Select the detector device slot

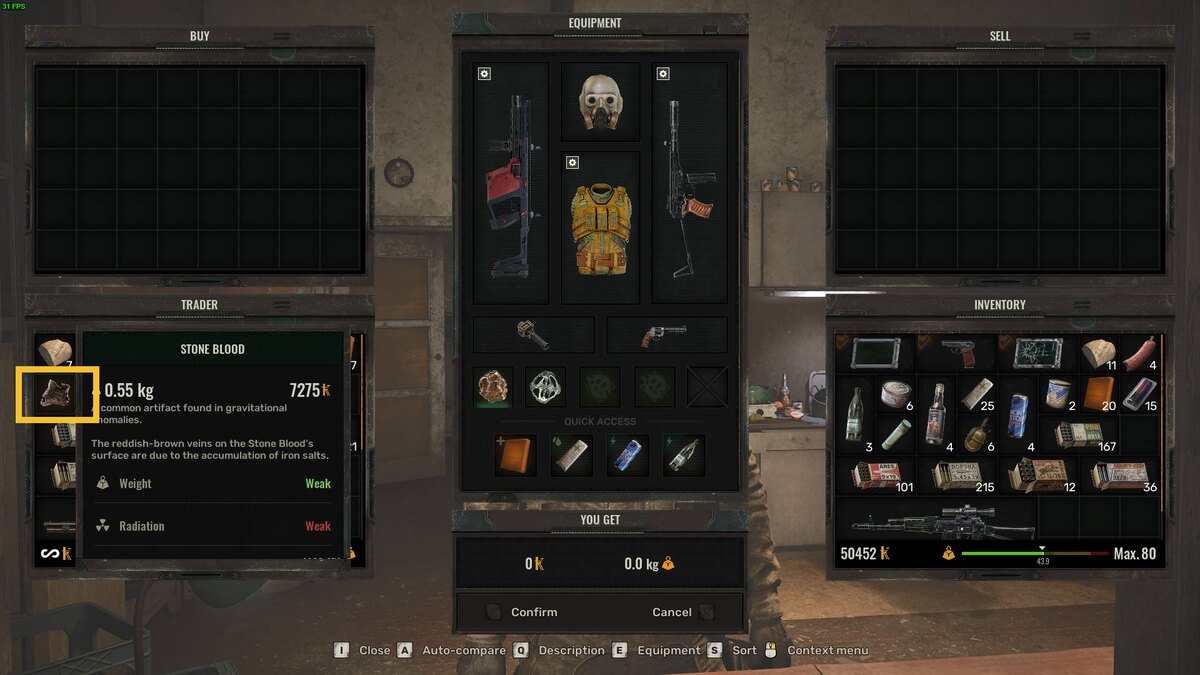pyautogui.click(x=533, y=335)
